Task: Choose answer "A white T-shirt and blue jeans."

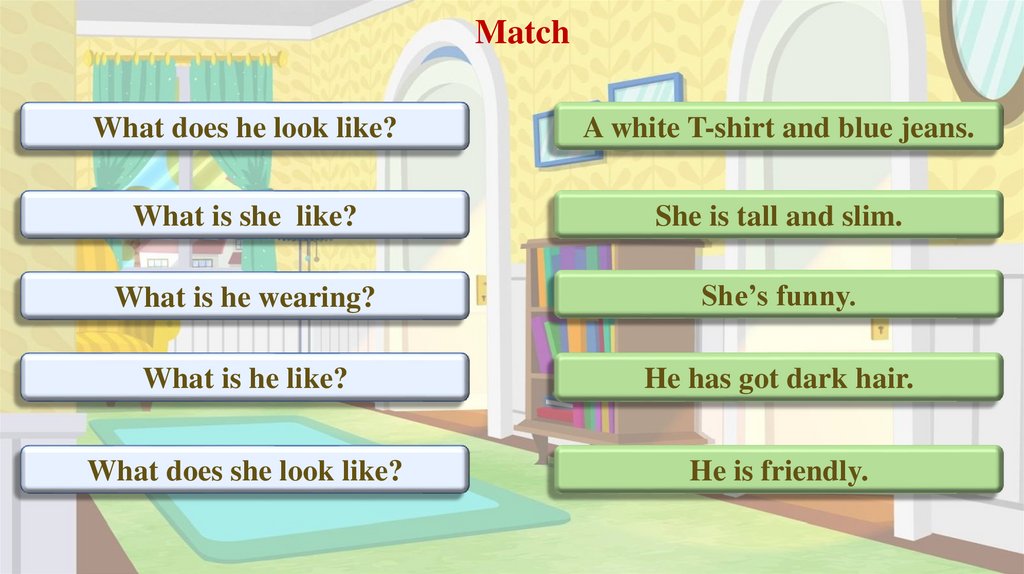Action: pos(778,127)
